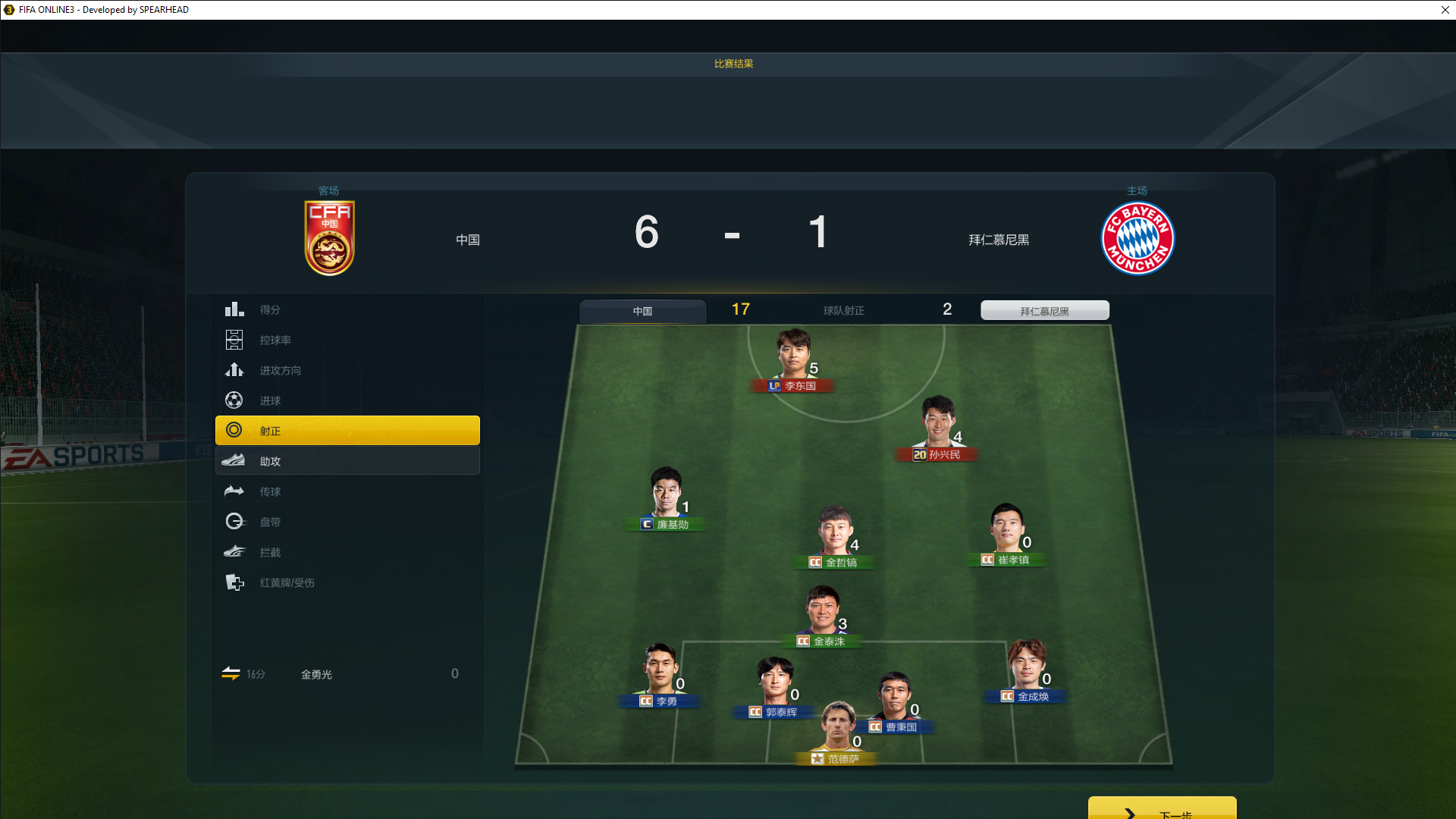This screenshot has width=1456, height=819.
Task: Show the 进攻方向 attack direction stat
Action: 347,370
